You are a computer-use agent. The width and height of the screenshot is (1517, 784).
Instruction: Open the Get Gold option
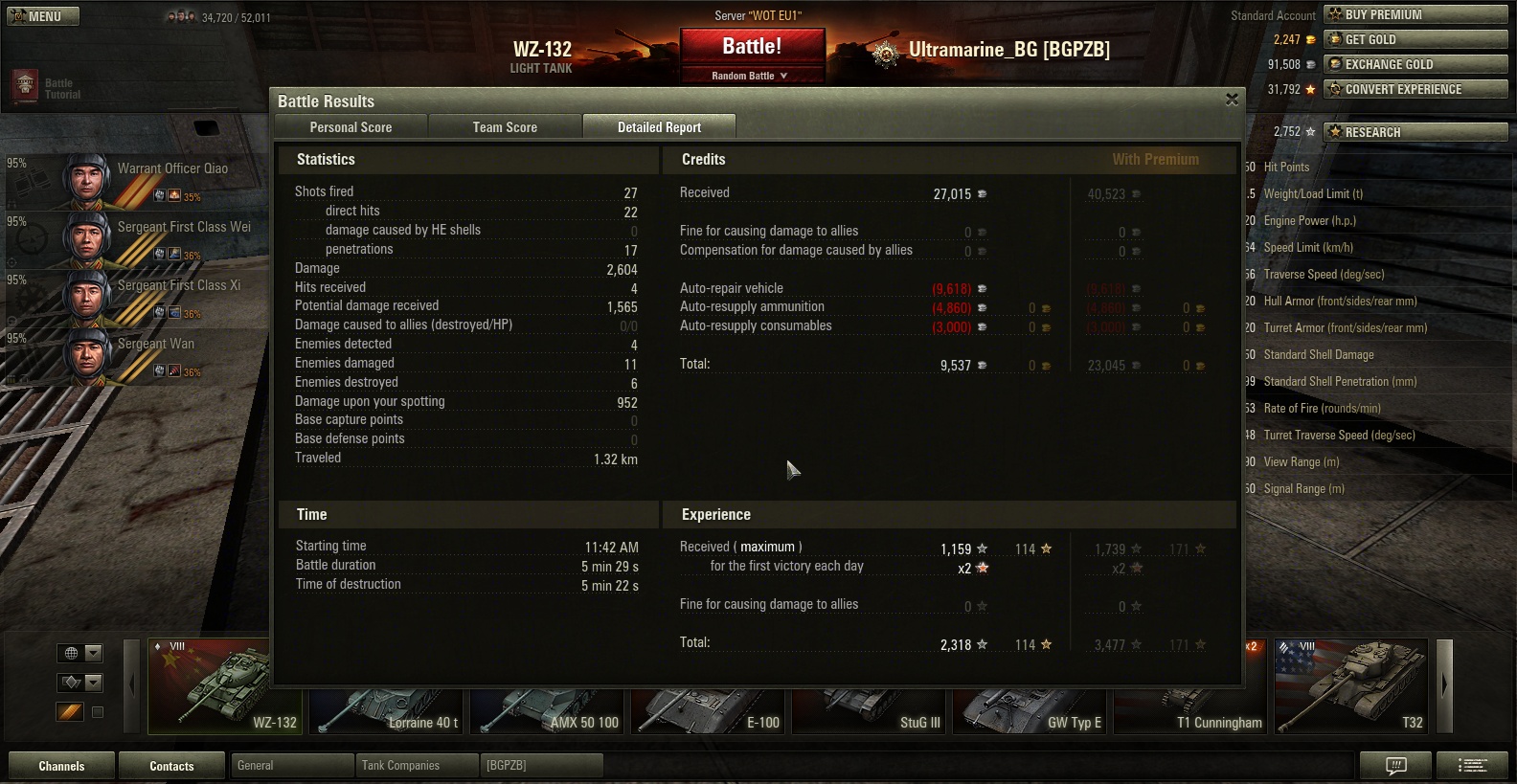tap(1415, 39)
